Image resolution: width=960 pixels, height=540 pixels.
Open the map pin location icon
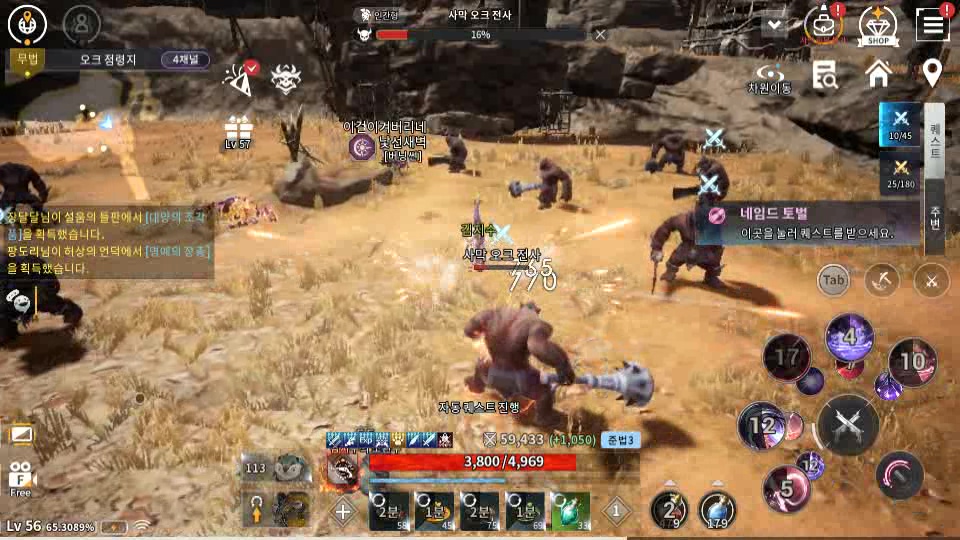(932, 73)
